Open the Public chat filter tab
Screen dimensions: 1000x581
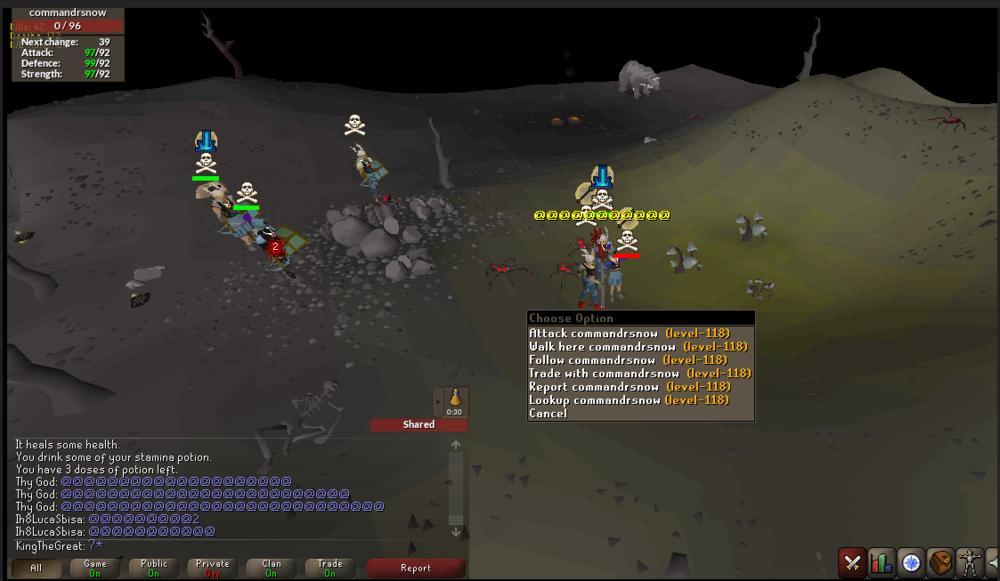point(154,568)
